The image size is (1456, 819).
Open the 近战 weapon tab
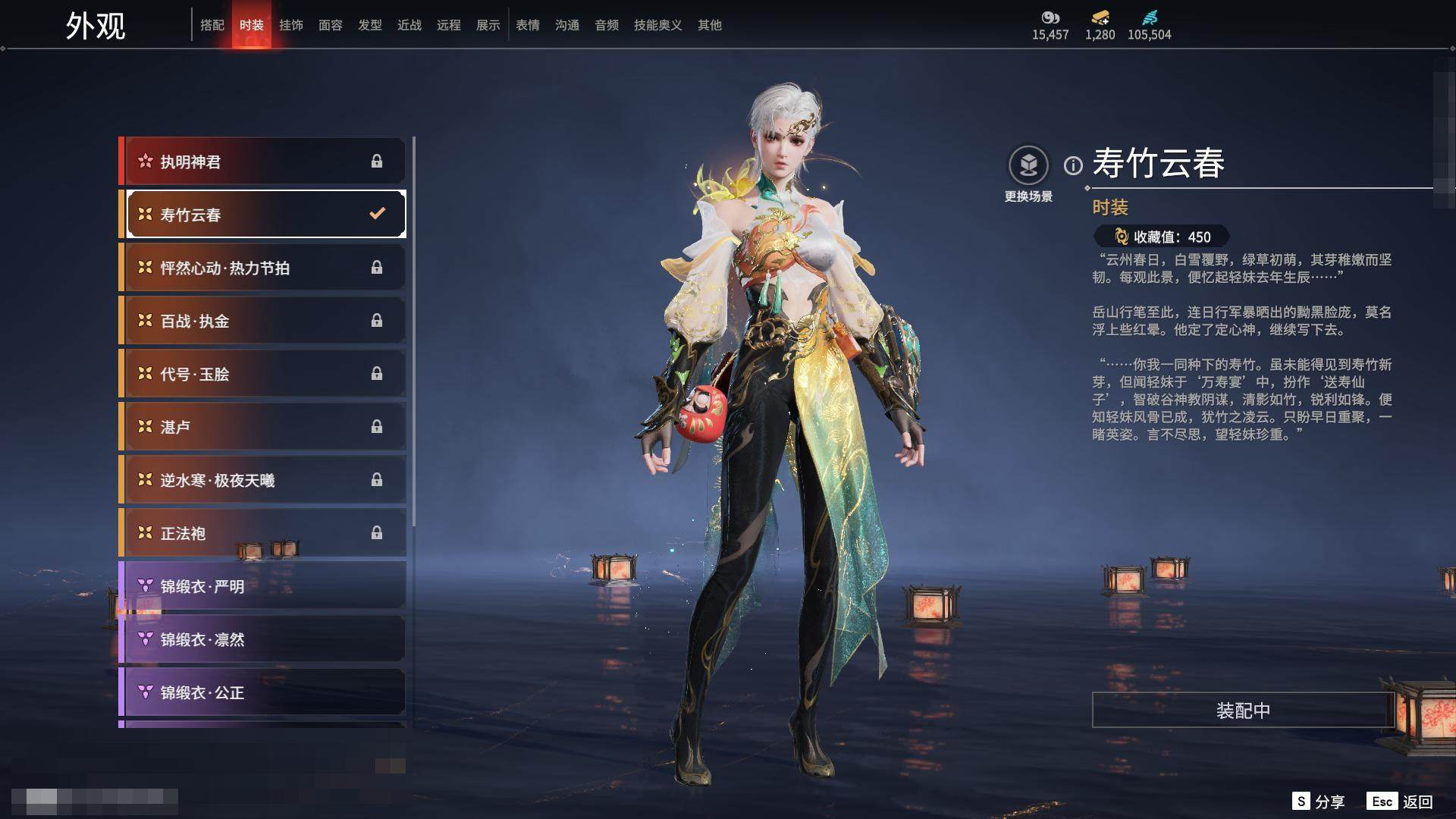click(409, 25)
